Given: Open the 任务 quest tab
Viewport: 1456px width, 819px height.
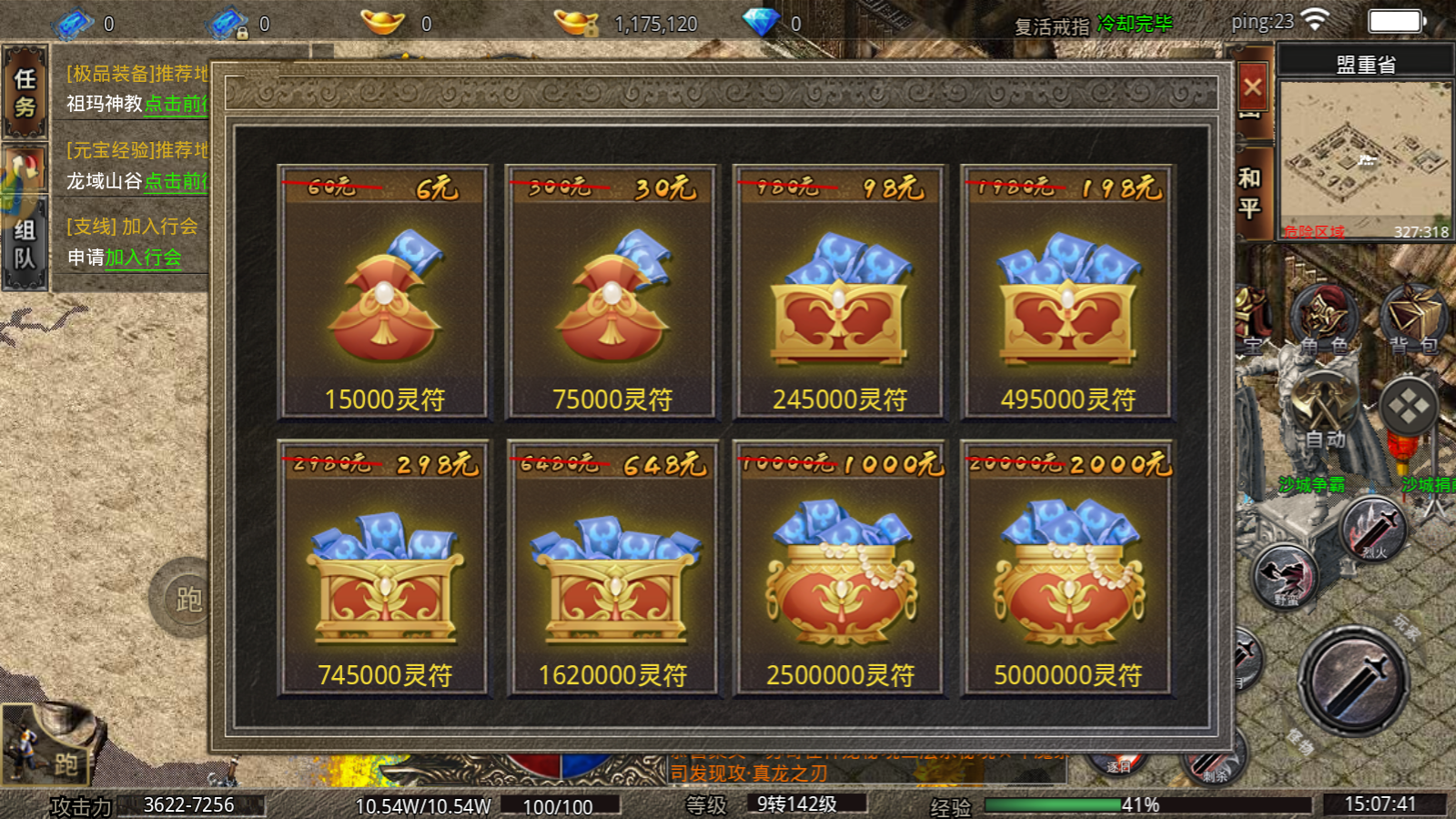Looking at the screenshot, I should 25,93.
